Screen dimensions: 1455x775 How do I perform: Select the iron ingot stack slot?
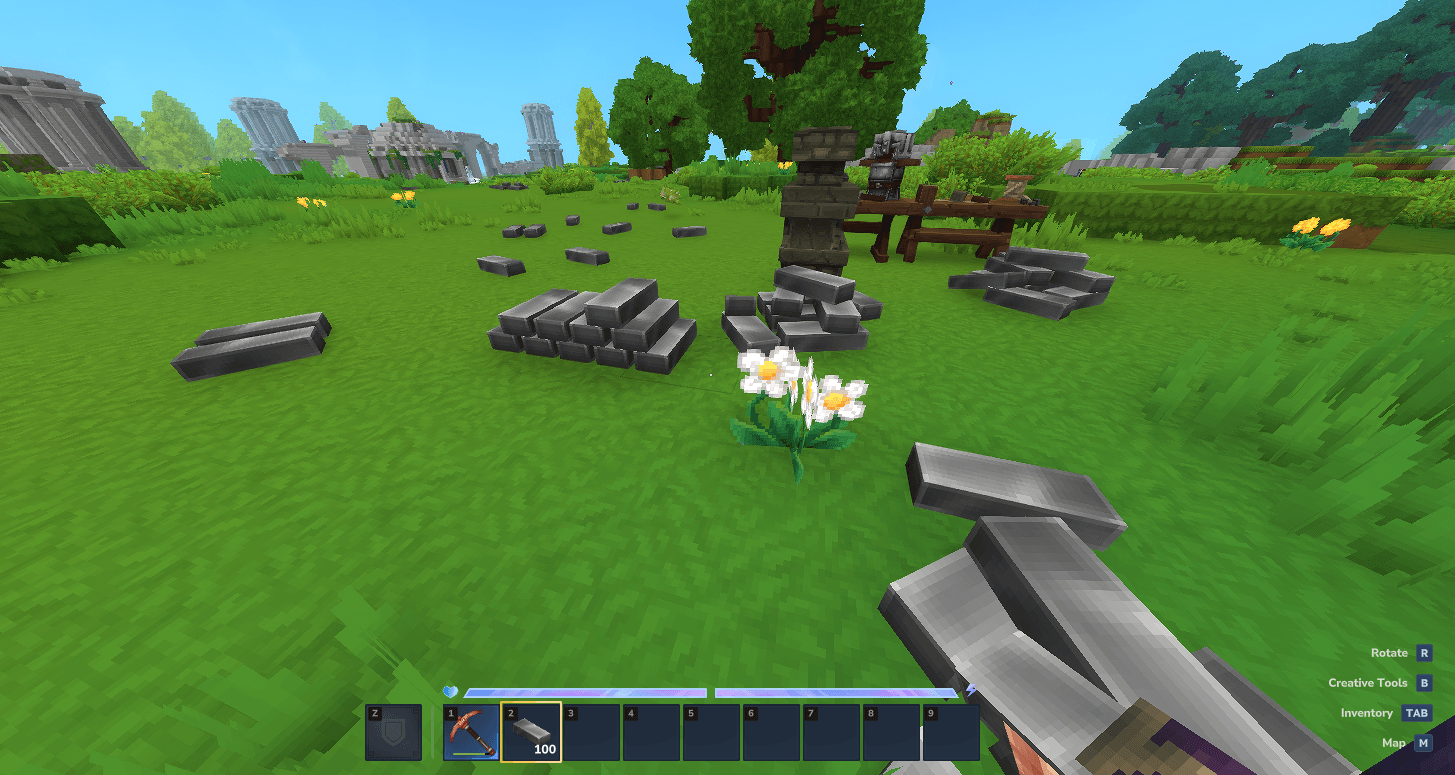coord(531,732)
